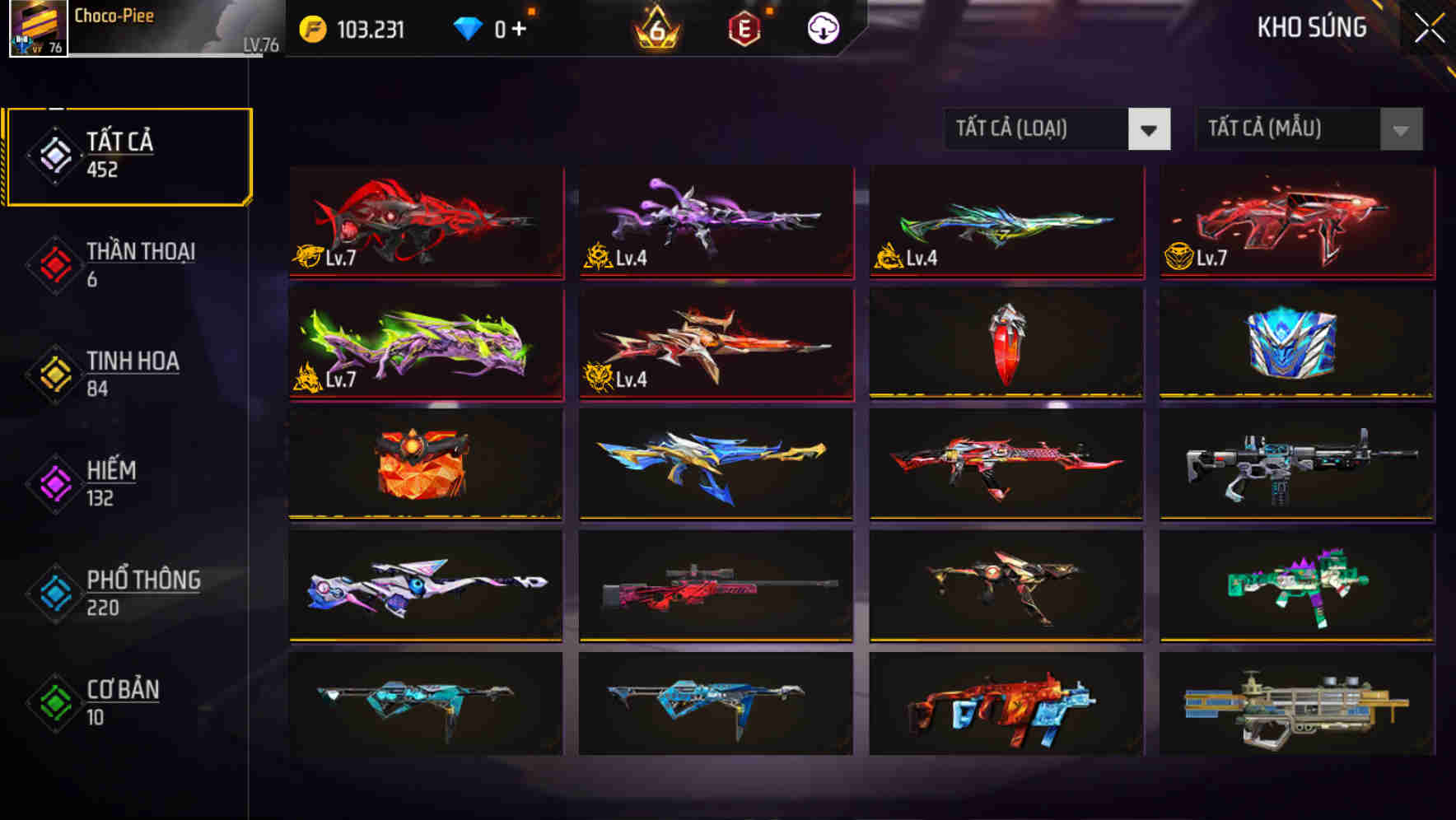Screen dimensions: 1456x820
Task: Close the KHO SÚNG screen
Action: point(1430,26)
